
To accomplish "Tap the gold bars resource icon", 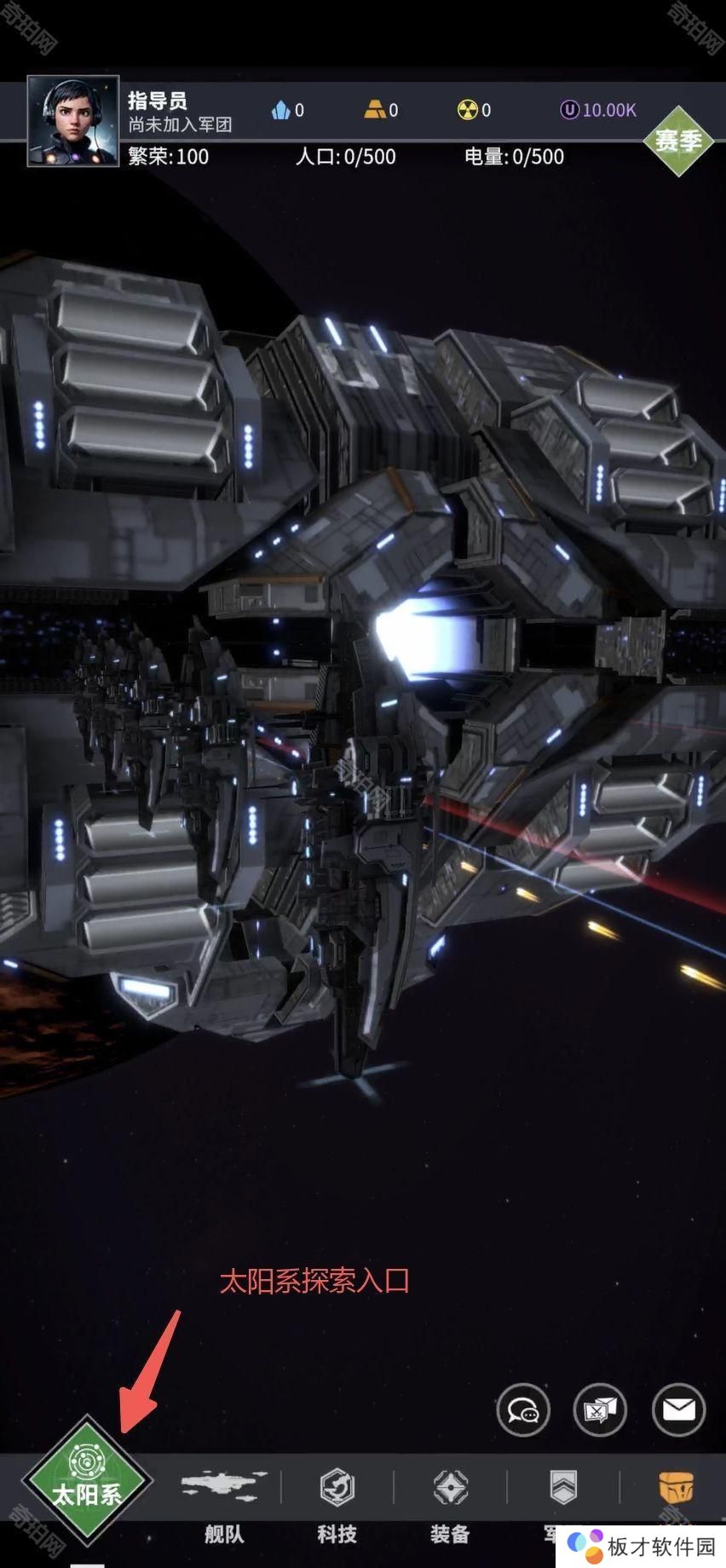I will [x=375, y=110].
